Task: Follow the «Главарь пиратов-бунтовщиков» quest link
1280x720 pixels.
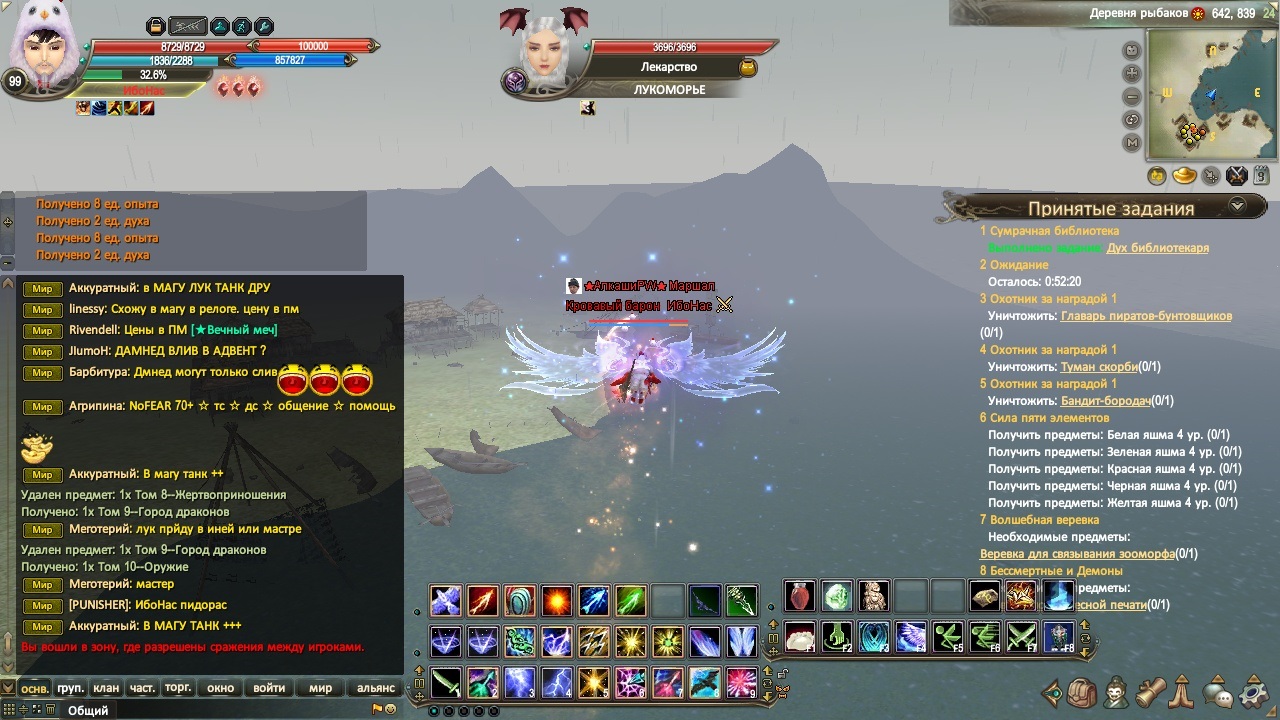Action: 1146,316
